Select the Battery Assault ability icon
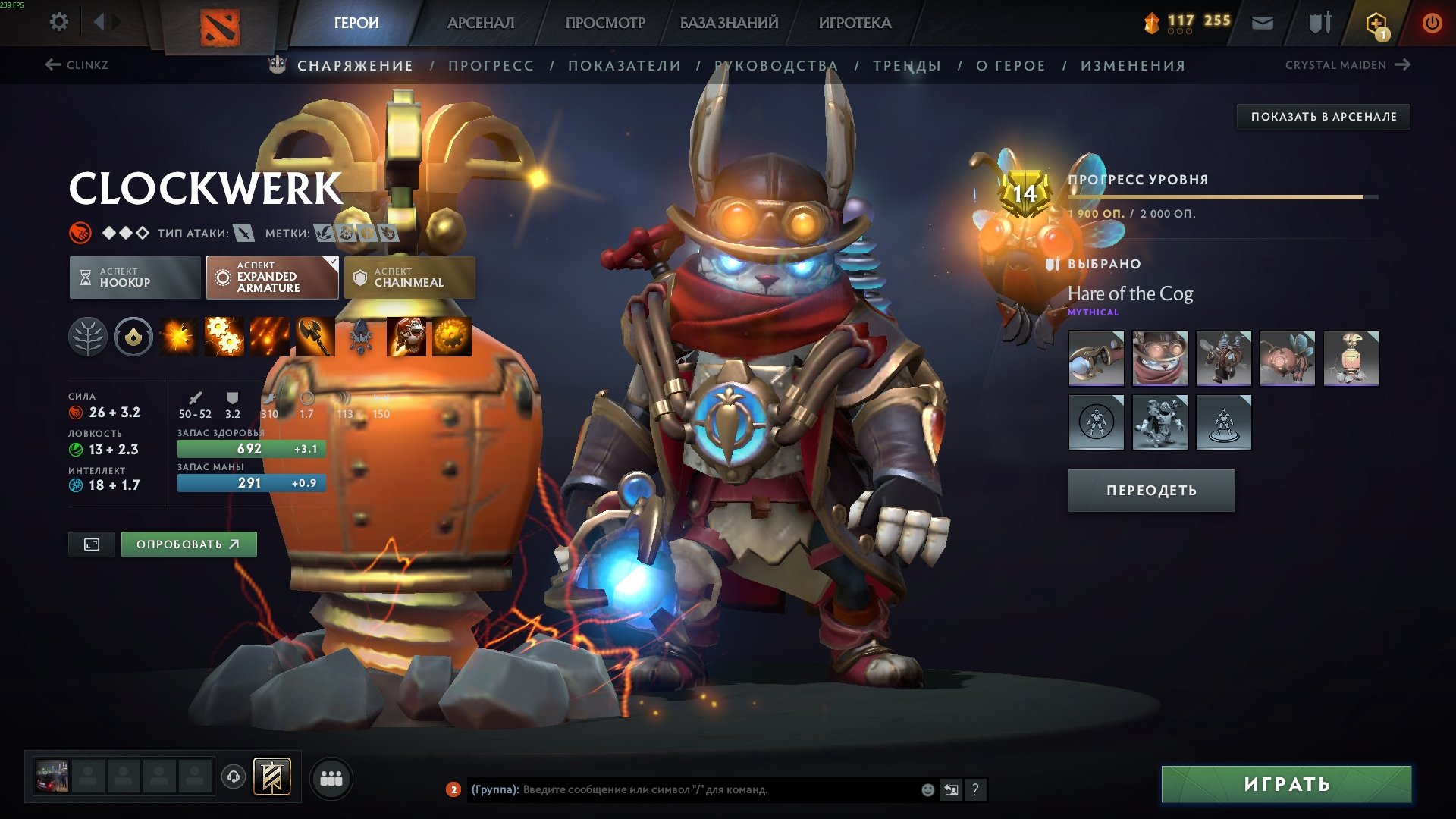Screen dimensions: 1456x819 click(180, 337)
